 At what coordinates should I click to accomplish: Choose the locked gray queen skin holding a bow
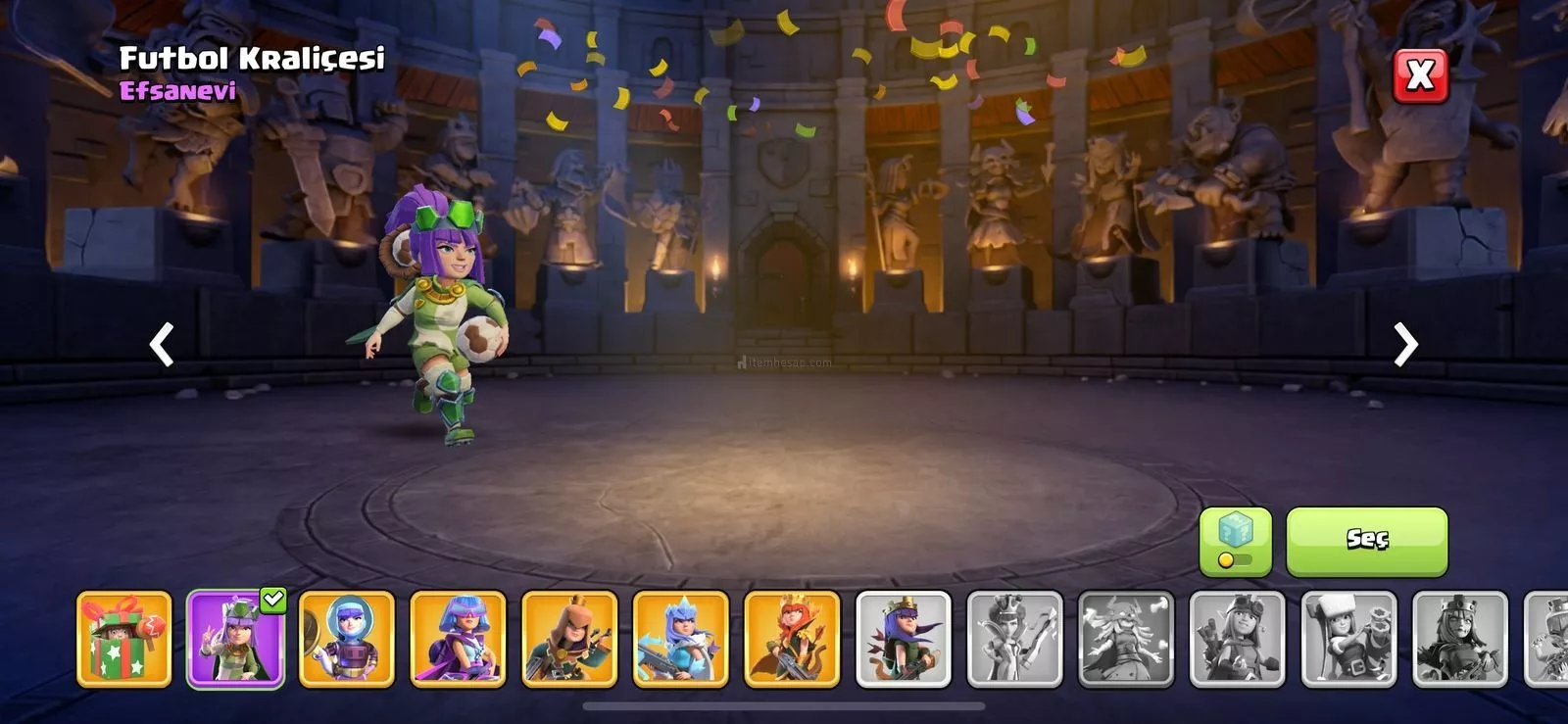point(1014,639)
